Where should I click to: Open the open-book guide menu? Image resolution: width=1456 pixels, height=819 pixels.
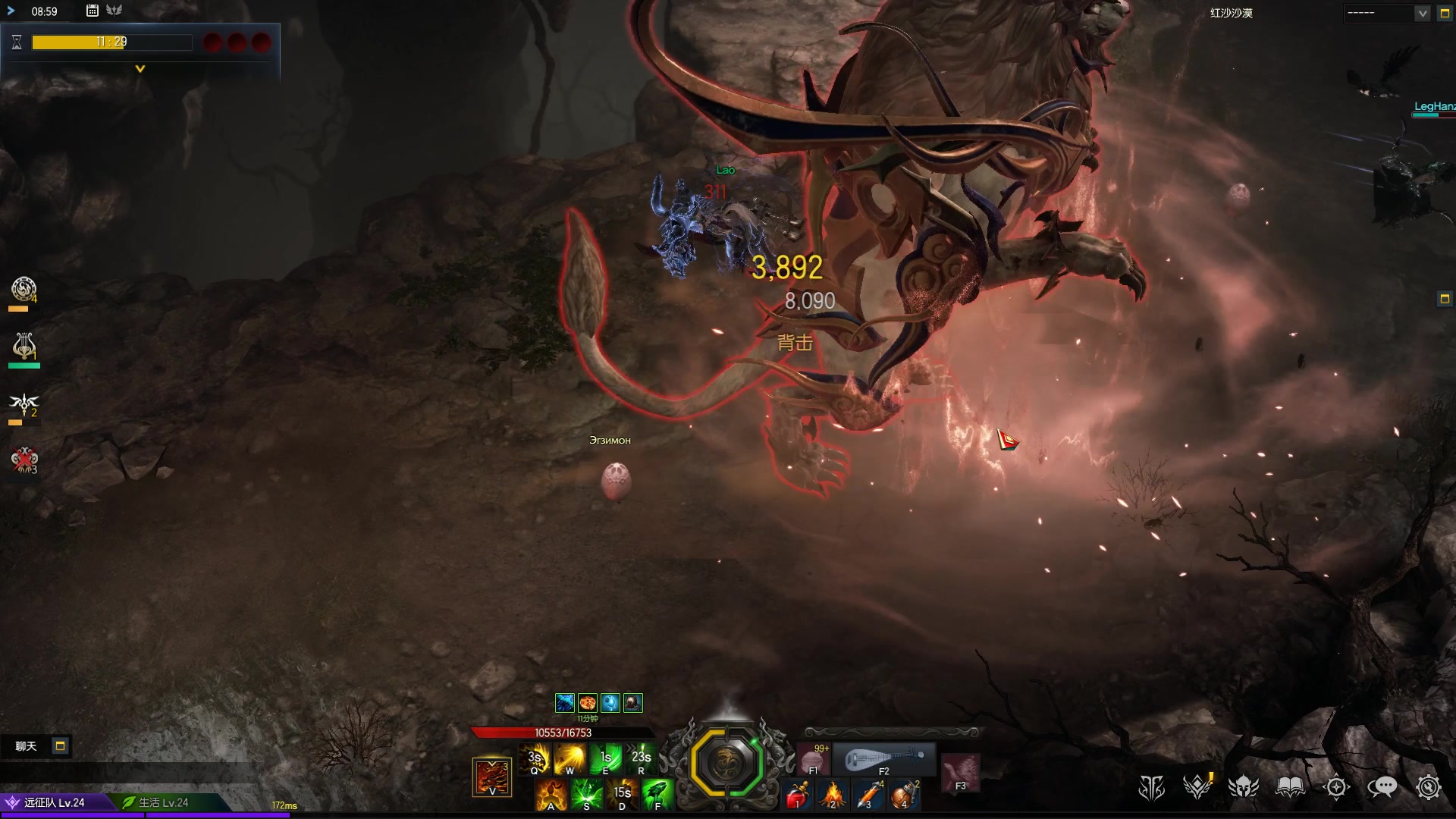tap(1290, 787)
